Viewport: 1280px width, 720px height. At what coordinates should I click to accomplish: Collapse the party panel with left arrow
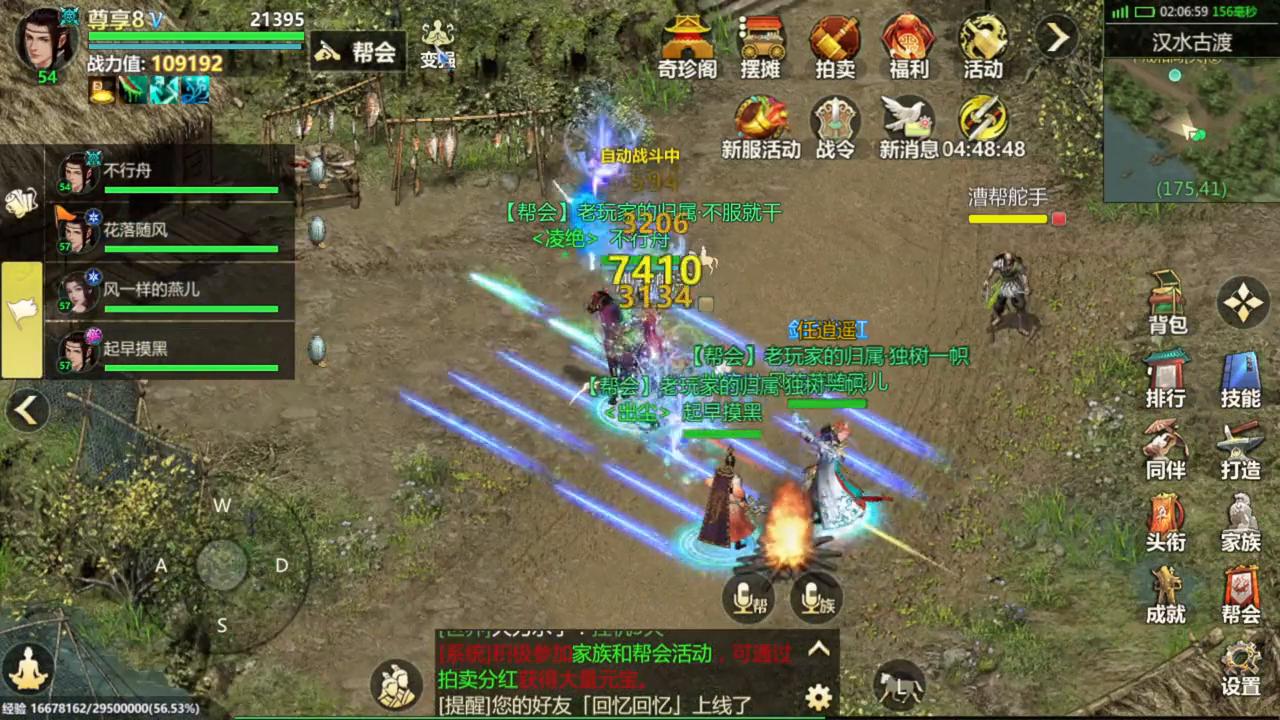[x=27, y=408]
